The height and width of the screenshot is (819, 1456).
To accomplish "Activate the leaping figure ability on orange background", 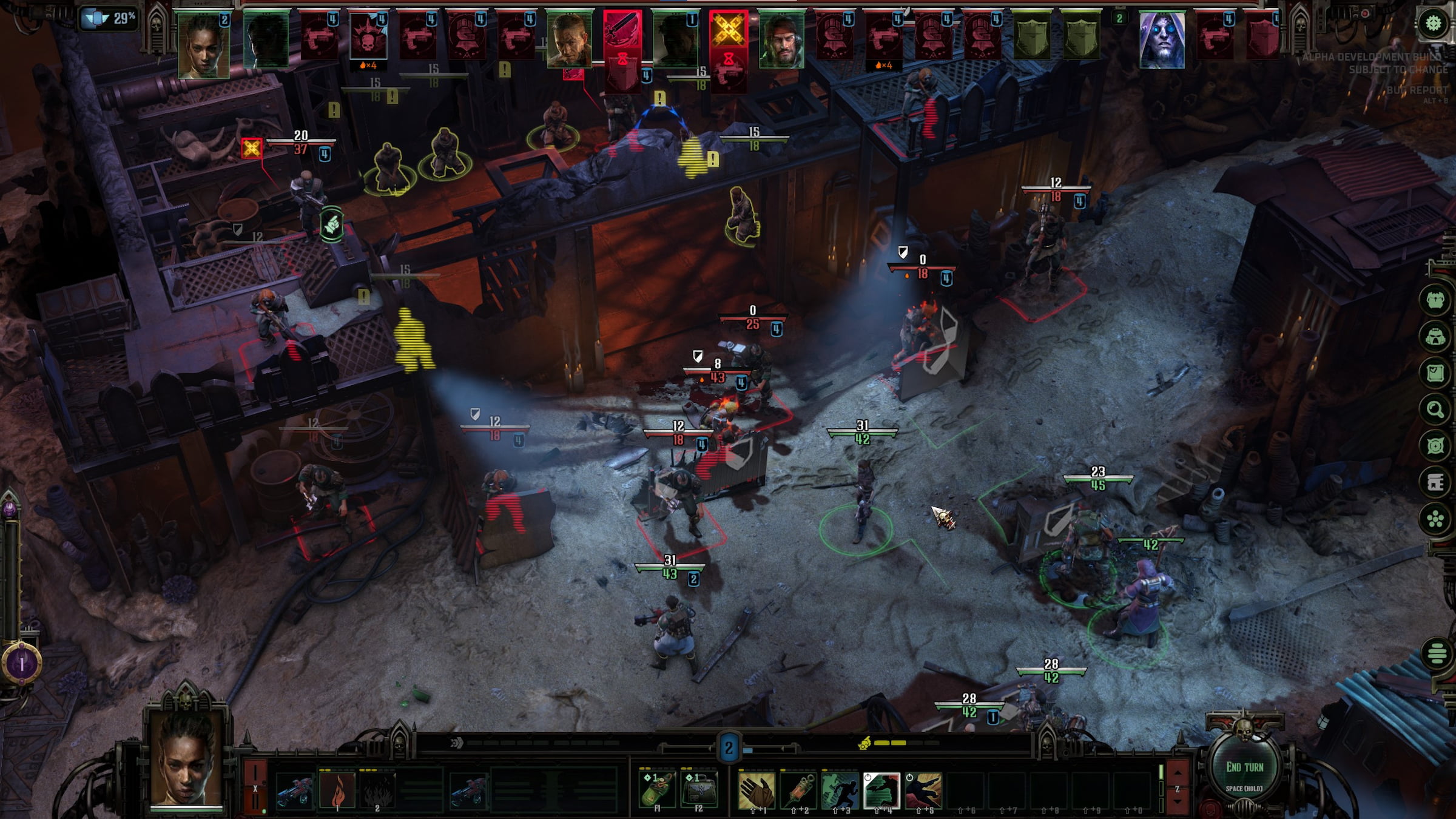I will [923, 790].
